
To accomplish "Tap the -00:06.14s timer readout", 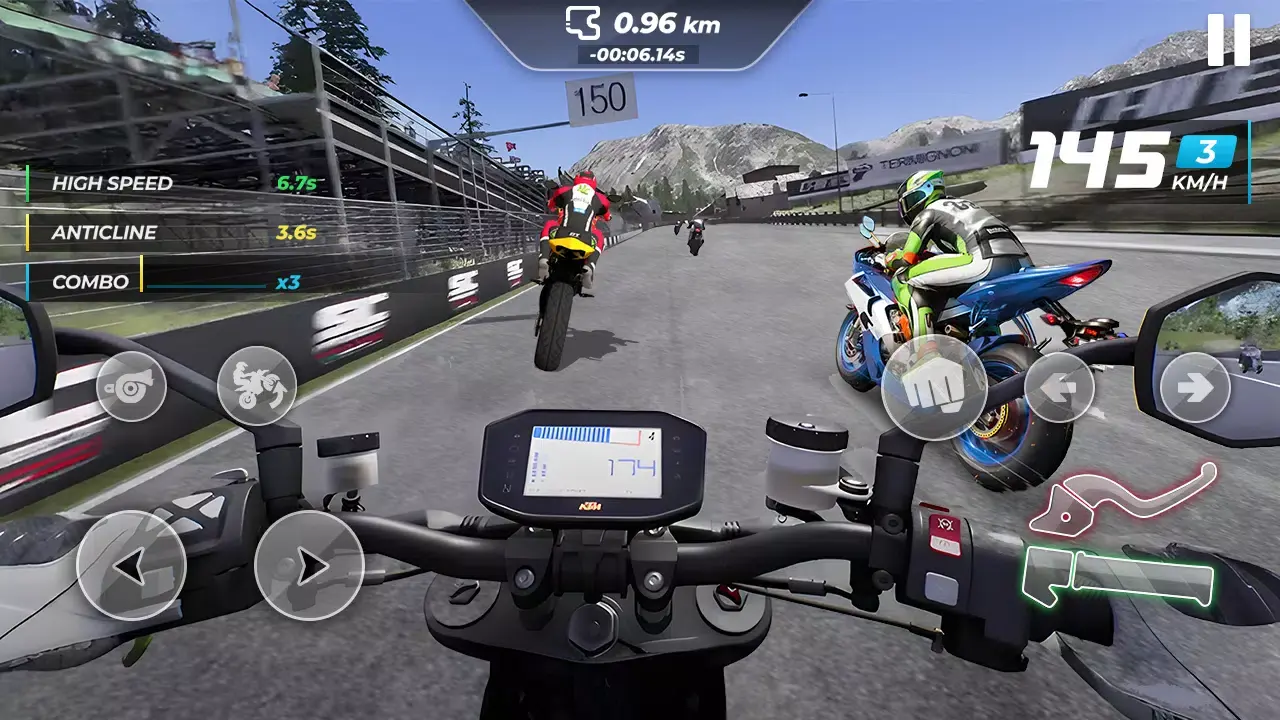I will coord(640,58).
